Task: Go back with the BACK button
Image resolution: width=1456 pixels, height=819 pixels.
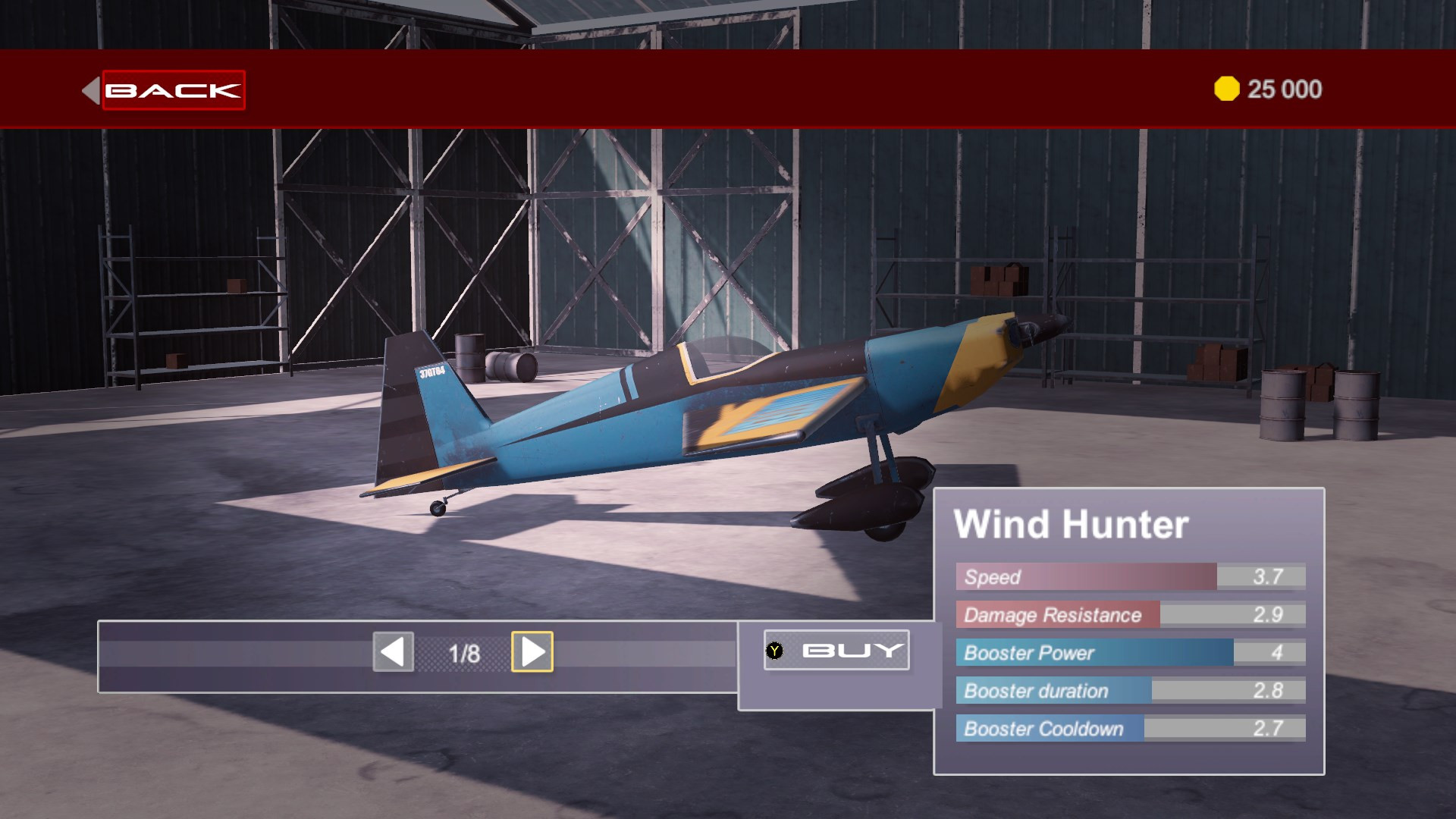Action: click(x=173, y=90)
